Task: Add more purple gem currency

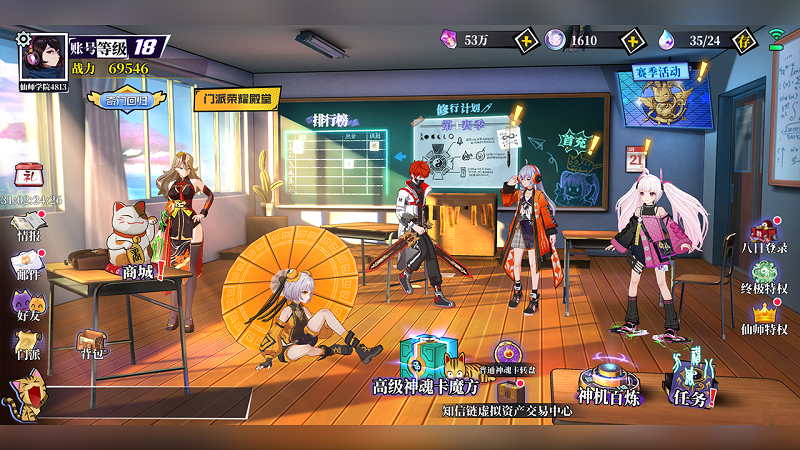Action: coord(527,40)
